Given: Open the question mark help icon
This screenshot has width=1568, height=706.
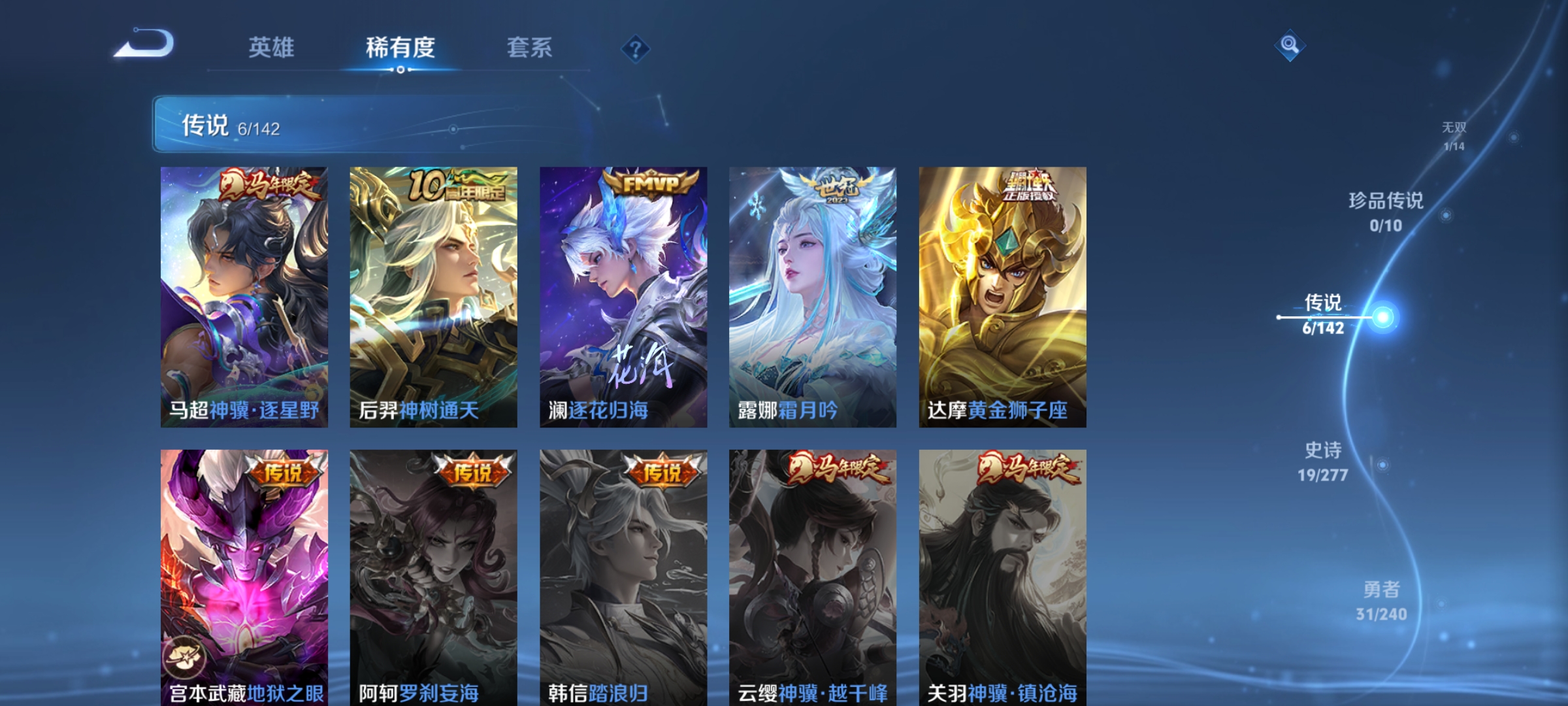Looking at the screenshot, I should [637, 49].
